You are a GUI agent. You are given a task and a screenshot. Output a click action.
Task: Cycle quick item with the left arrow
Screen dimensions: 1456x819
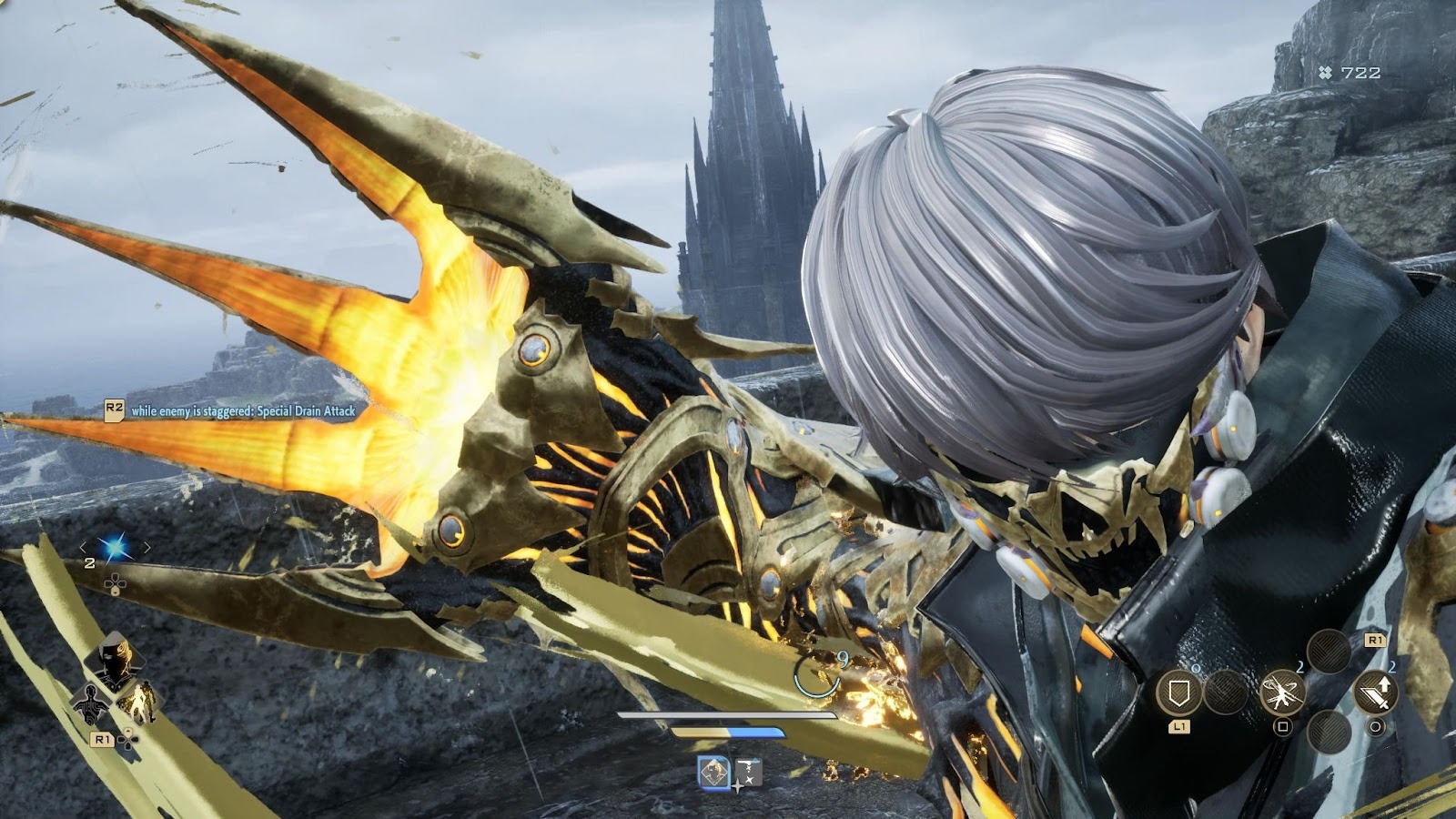[x=84, y=547]
